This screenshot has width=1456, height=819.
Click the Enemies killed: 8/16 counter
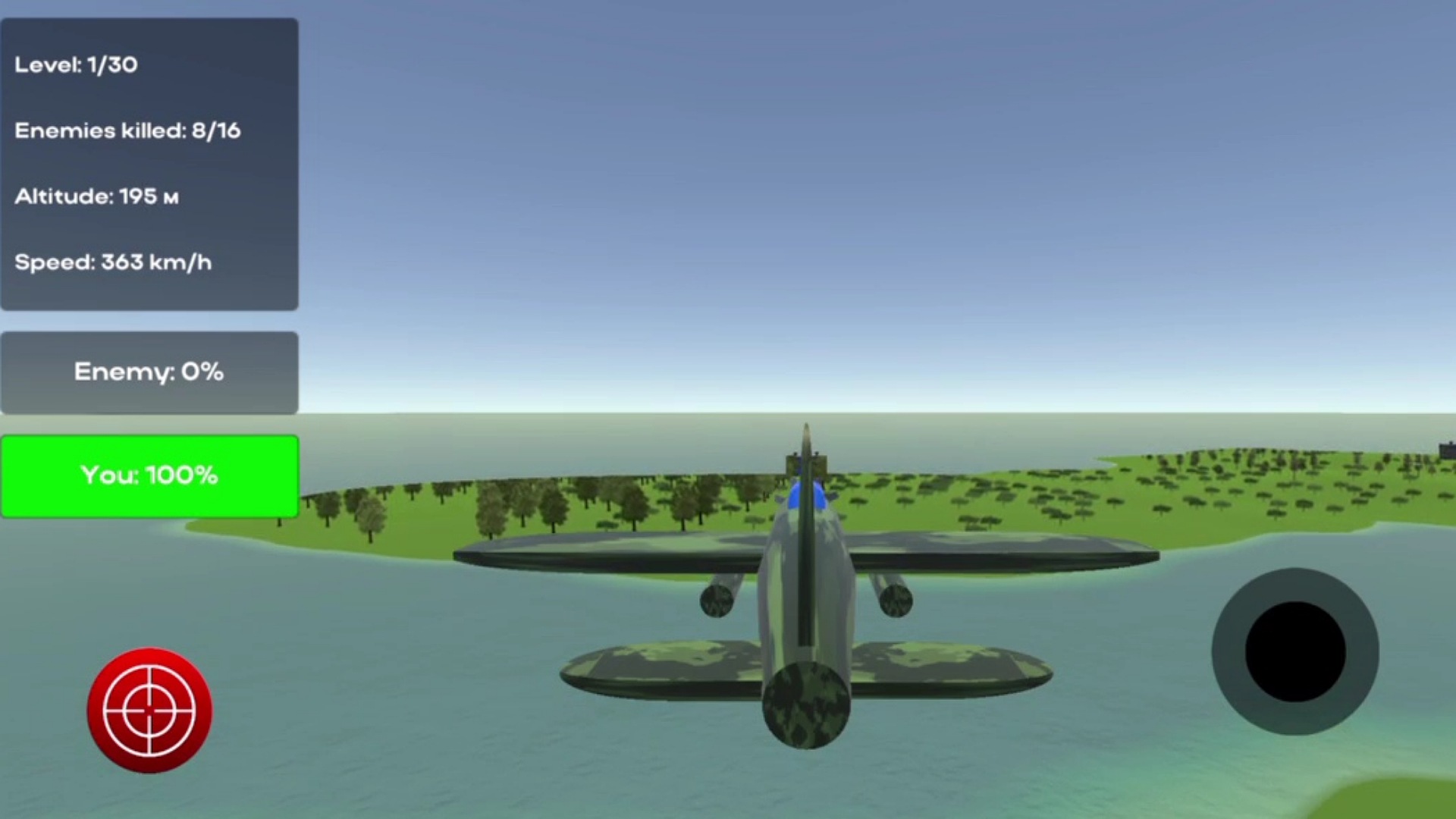coord(127,130)
